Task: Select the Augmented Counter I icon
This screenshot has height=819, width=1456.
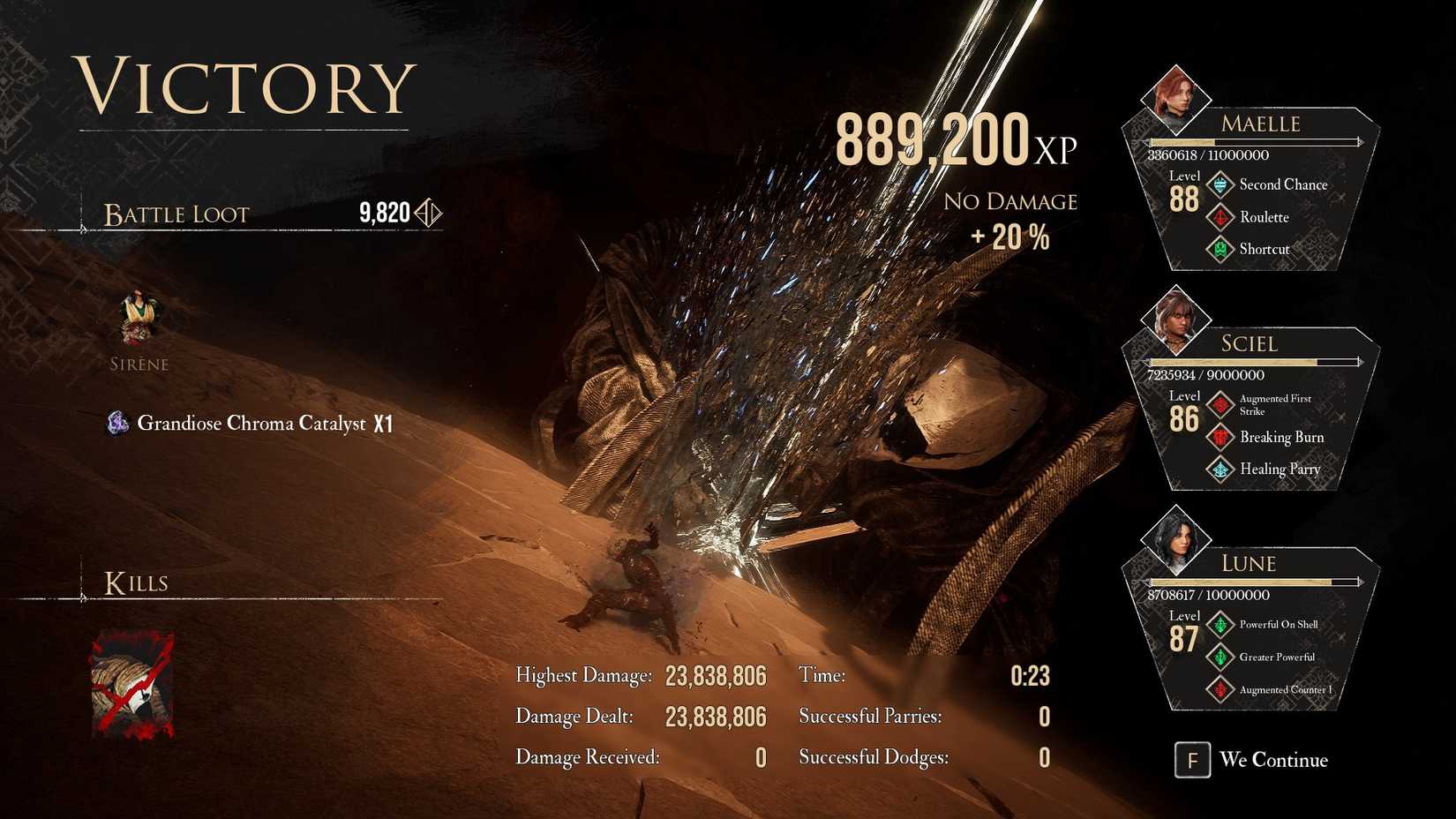Action: [1220, 689]
